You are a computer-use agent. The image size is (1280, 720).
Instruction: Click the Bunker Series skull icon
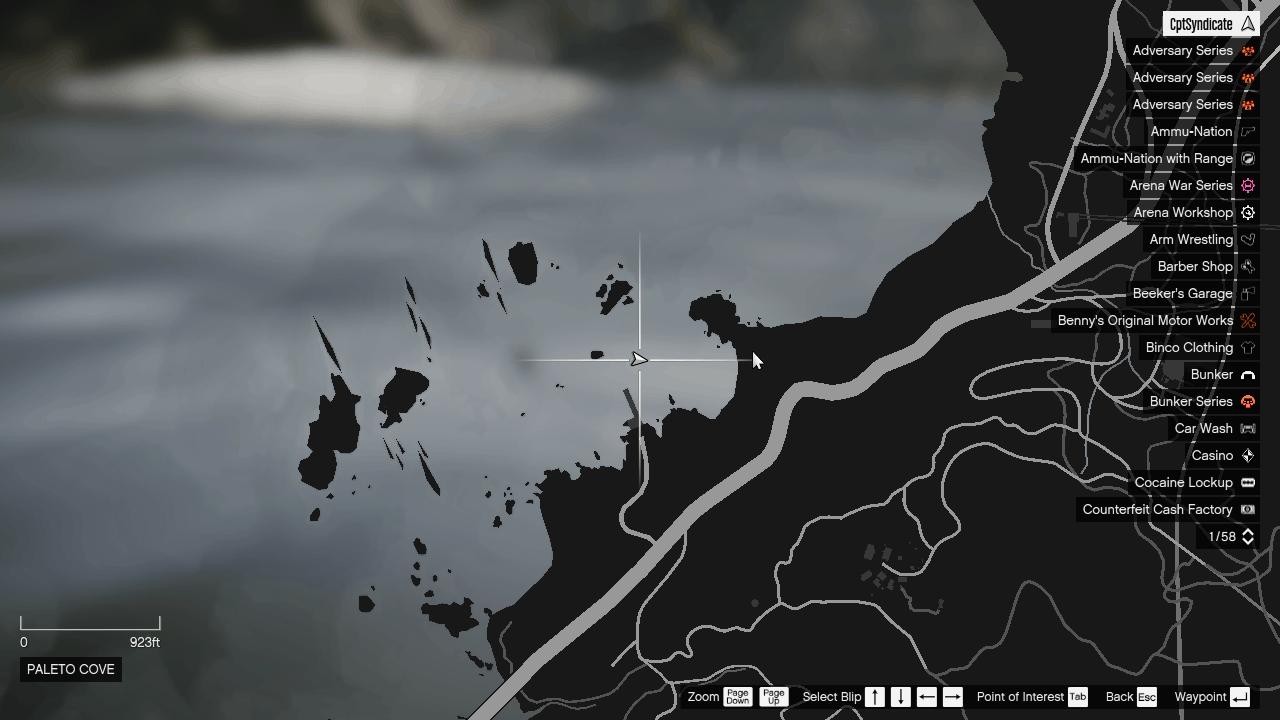[1247, 401]
